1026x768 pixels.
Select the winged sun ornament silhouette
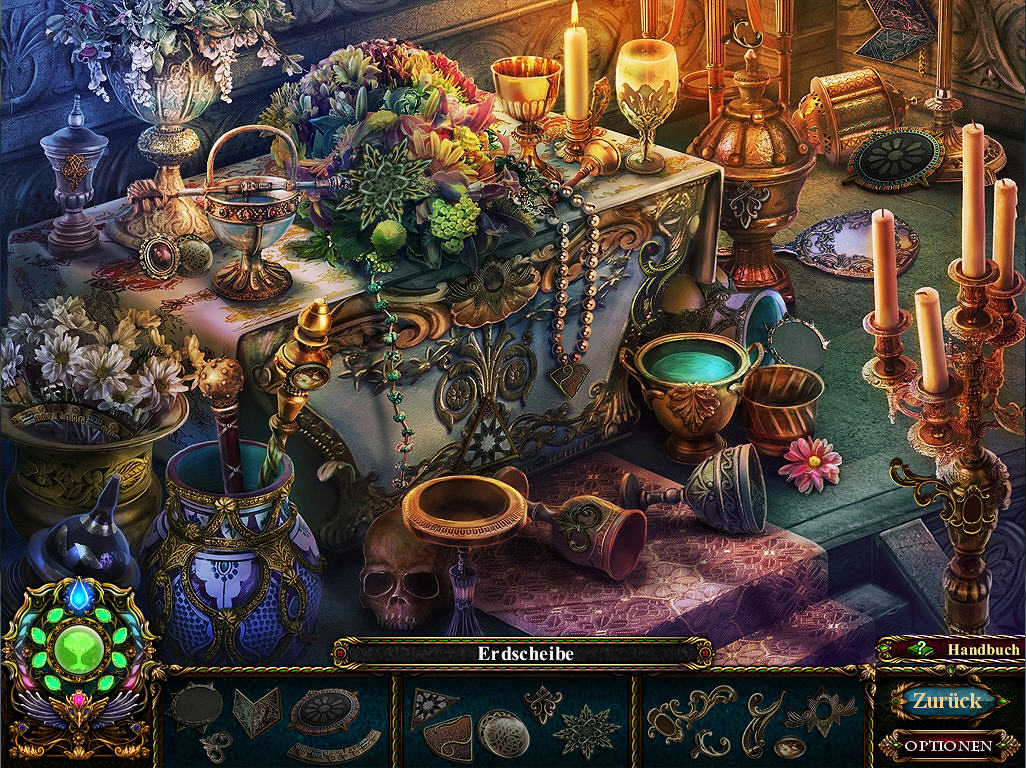click(819, 711)
